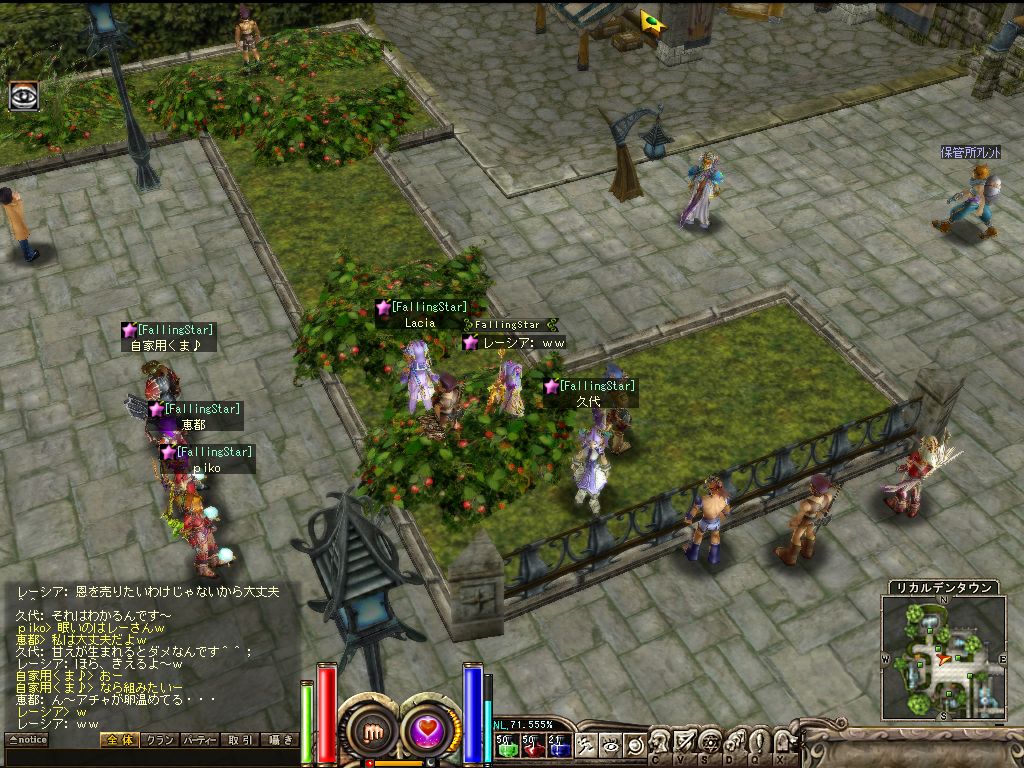
Task: Open the 取引 chat tab
Action: point(240,740)
